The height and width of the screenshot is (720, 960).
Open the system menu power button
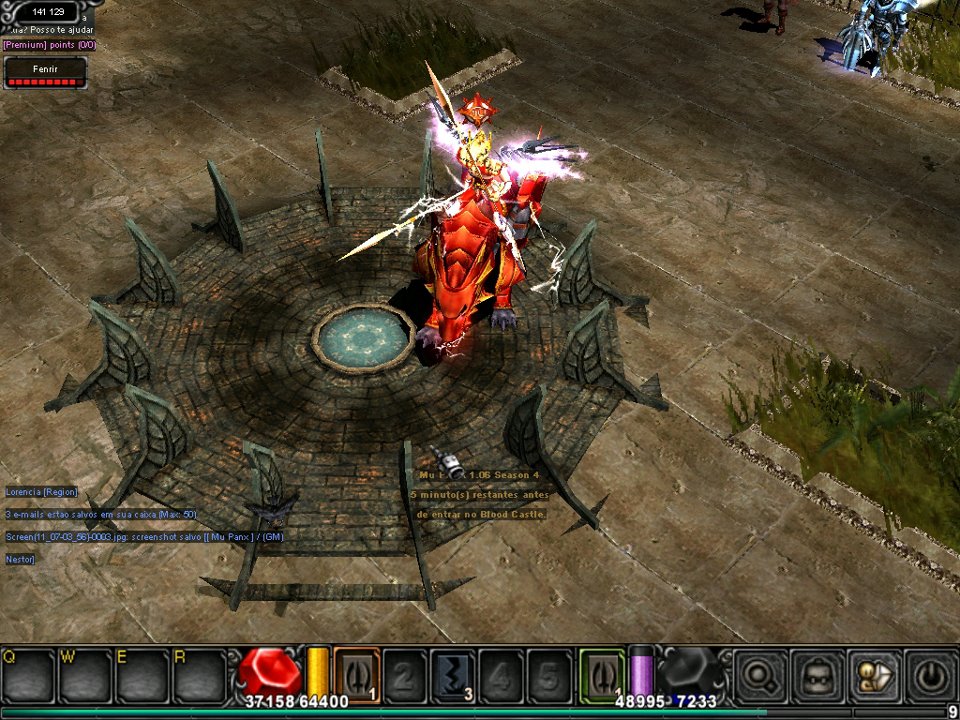[930, 676]
